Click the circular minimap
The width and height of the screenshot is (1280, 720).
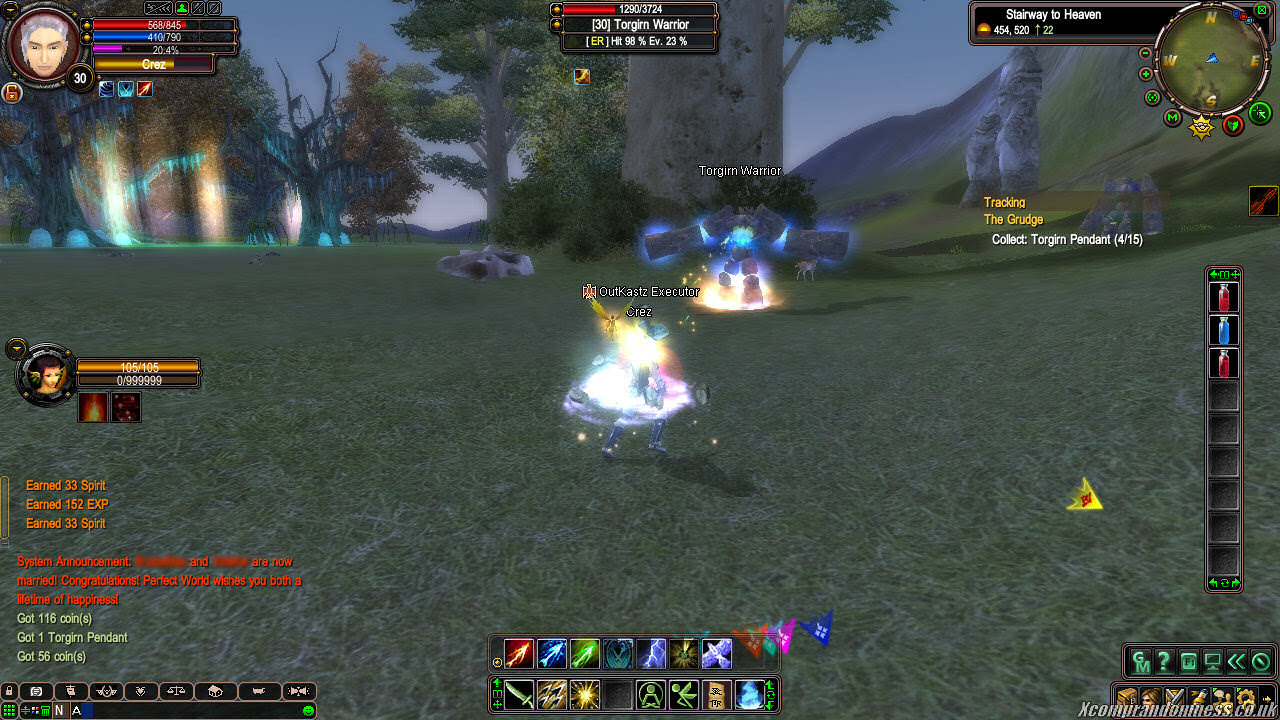pyautogui.click(x=1211, y=61)
